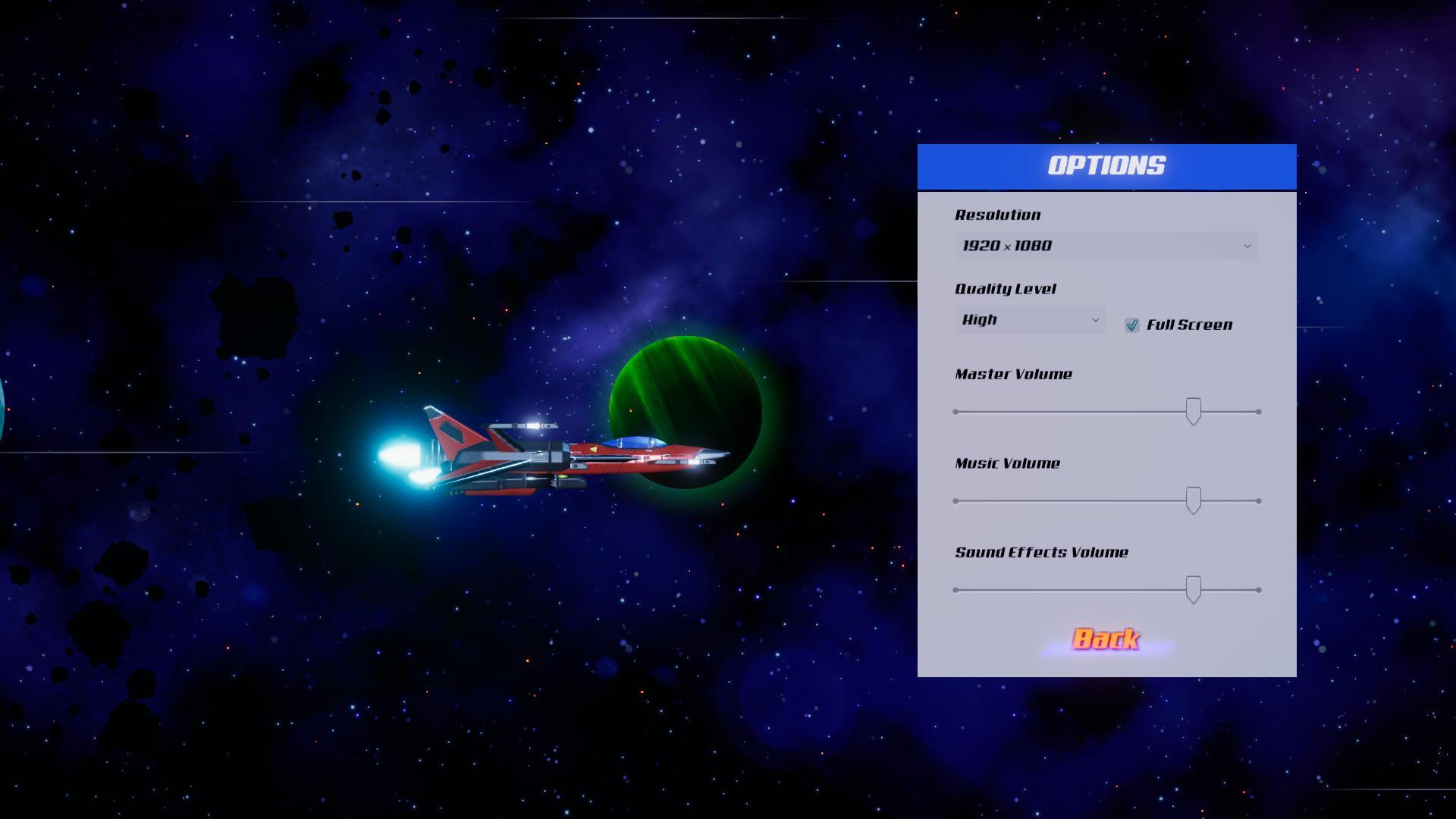
Task: Click the Sound Effects Volume slider handle
Action: pos(1194,589)
